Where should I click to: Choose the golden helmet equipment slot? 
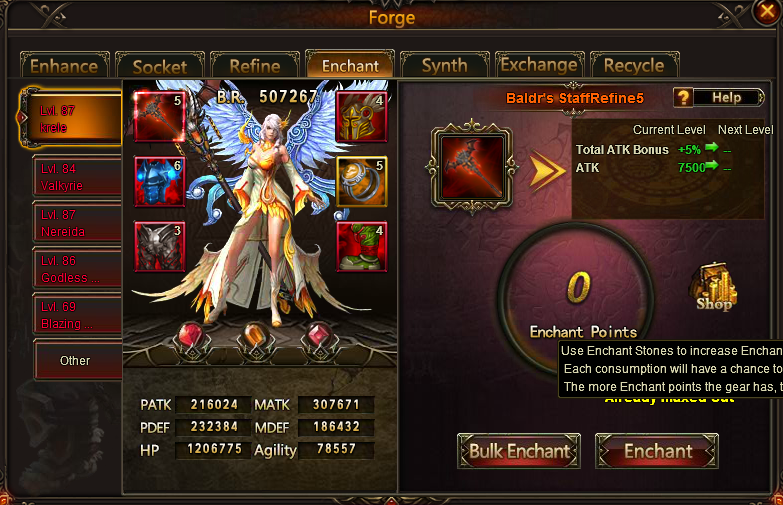(x=361, y=117)
